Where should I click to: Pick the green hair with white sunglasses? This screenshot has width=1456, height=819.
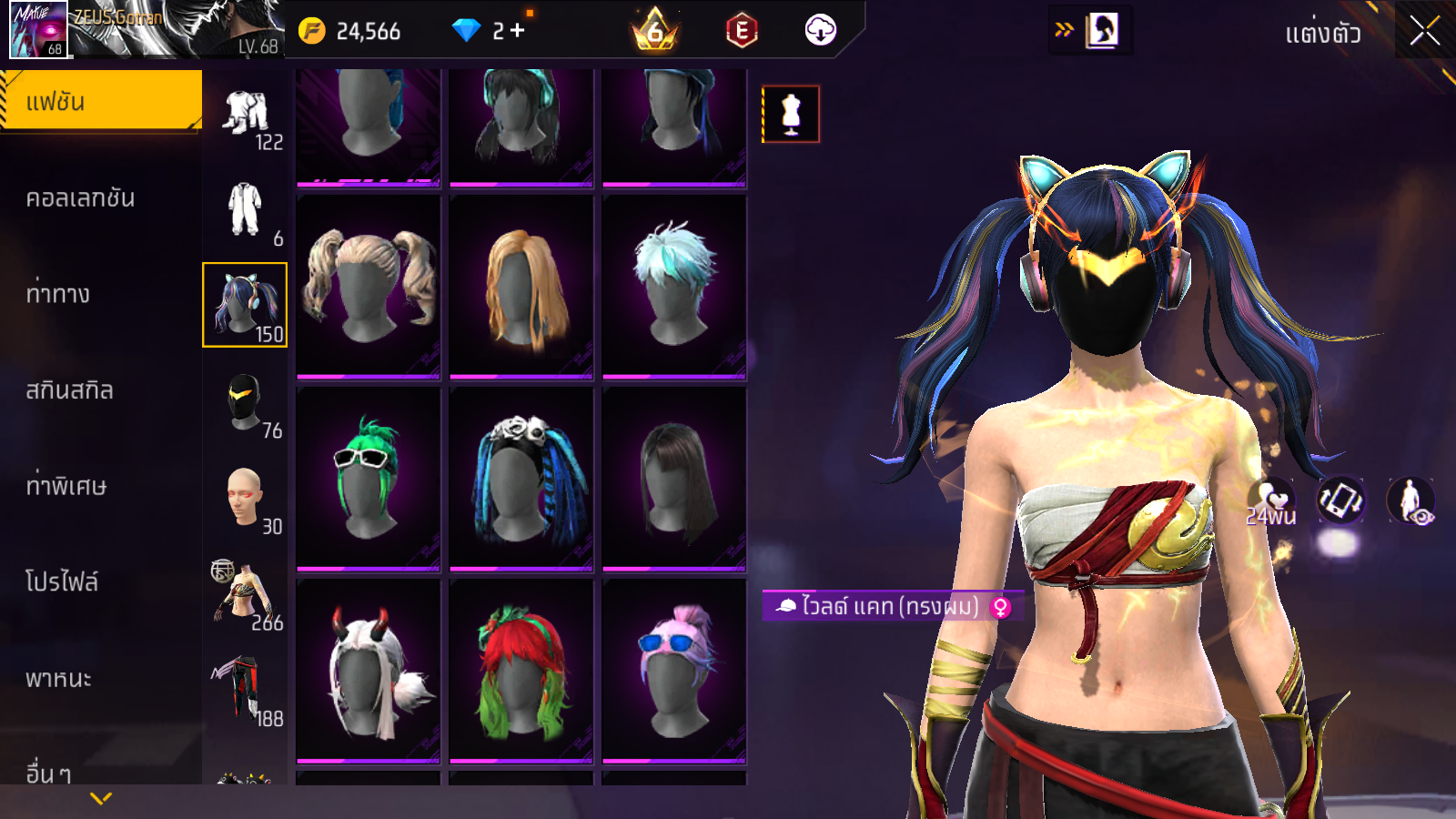tap(369, 479)
